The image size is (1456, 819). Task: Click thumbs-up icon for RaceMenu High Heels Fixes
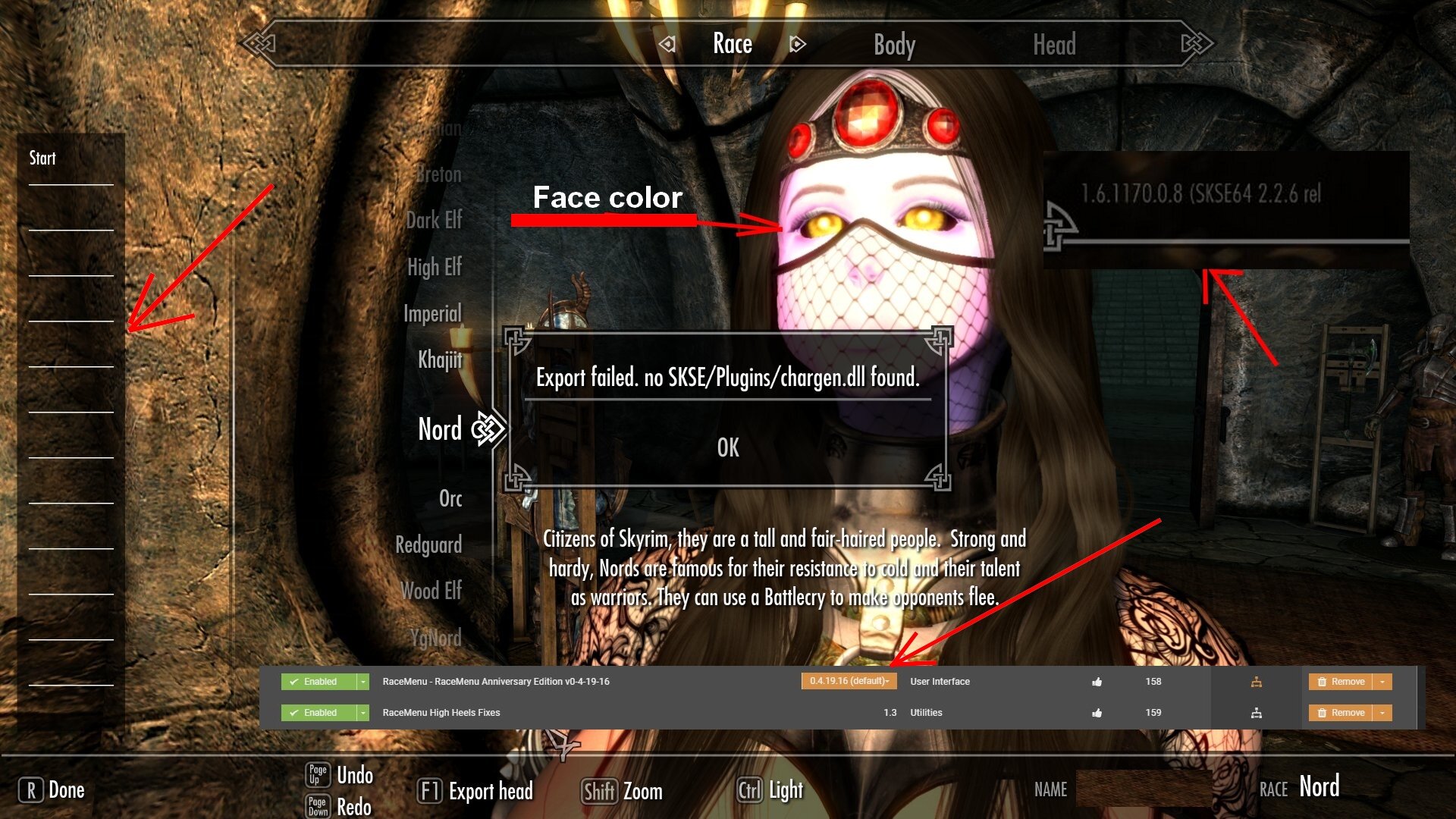point(1099,712)
